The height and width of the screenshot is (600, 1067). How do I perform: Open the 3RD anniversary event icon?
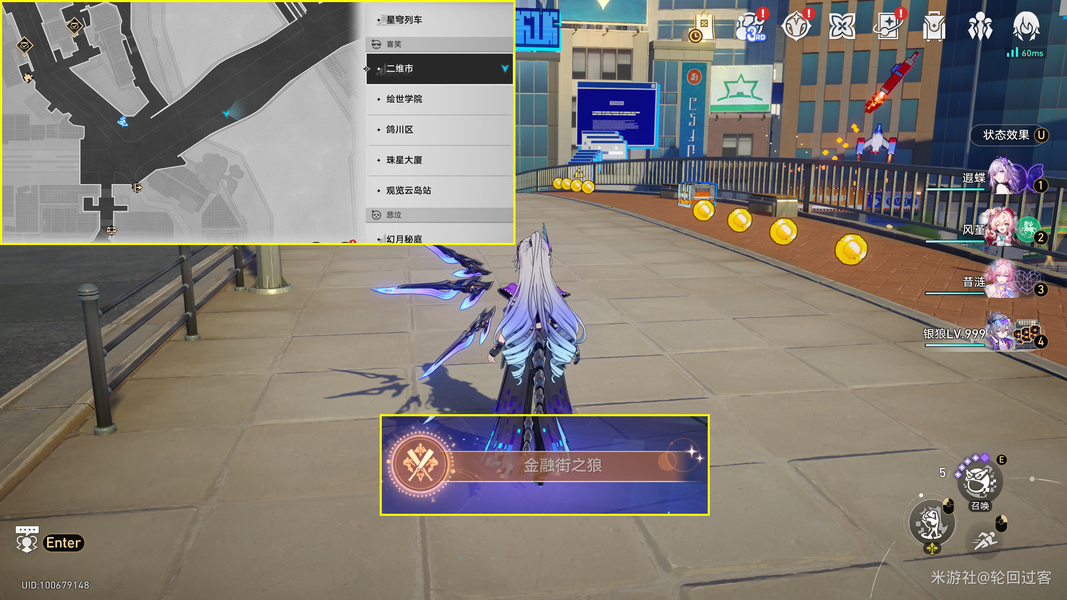(750, 27)
